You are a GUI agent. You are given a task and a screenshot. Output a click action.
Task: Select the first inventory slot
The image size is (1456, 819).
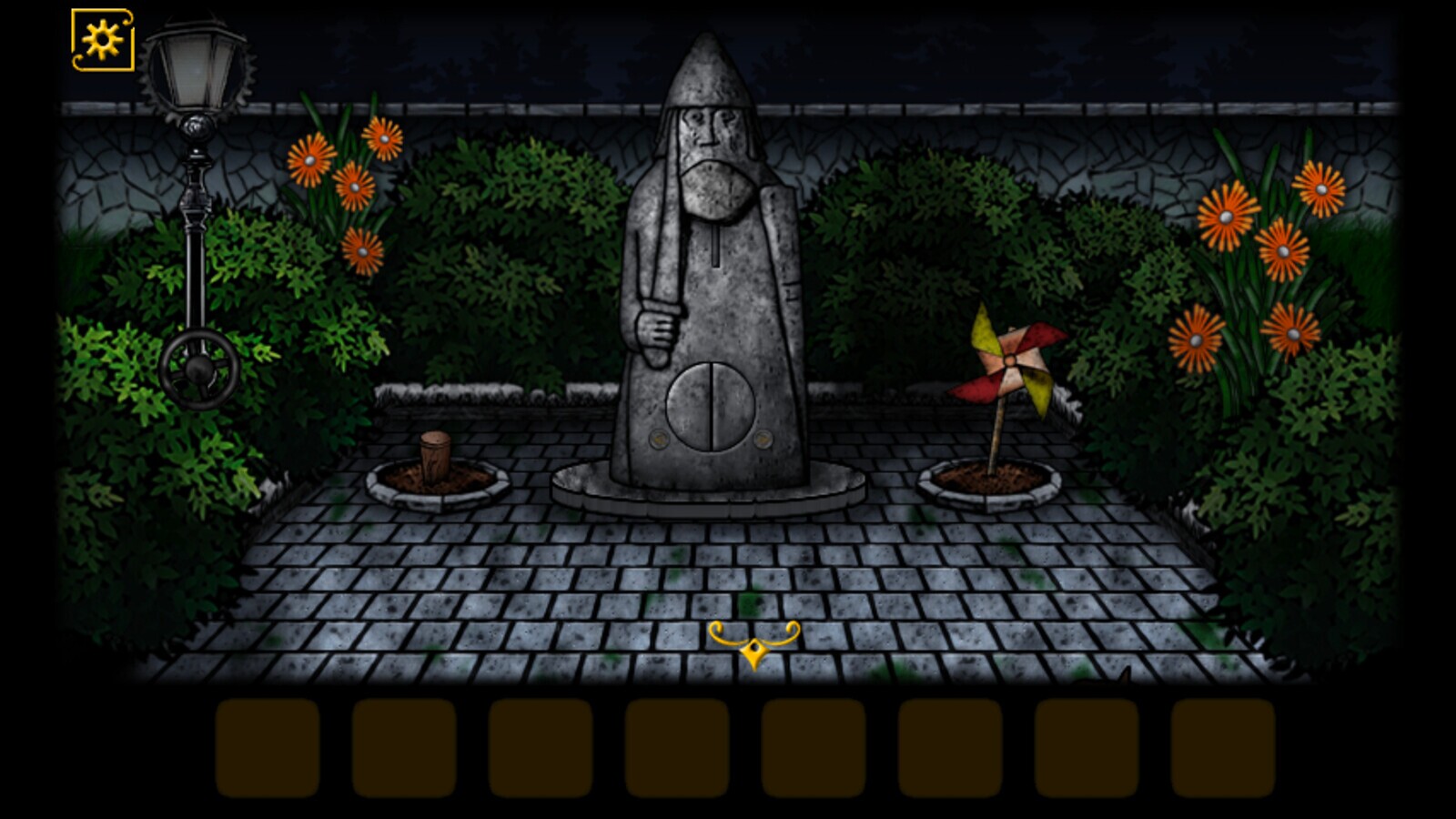point(268,745)
